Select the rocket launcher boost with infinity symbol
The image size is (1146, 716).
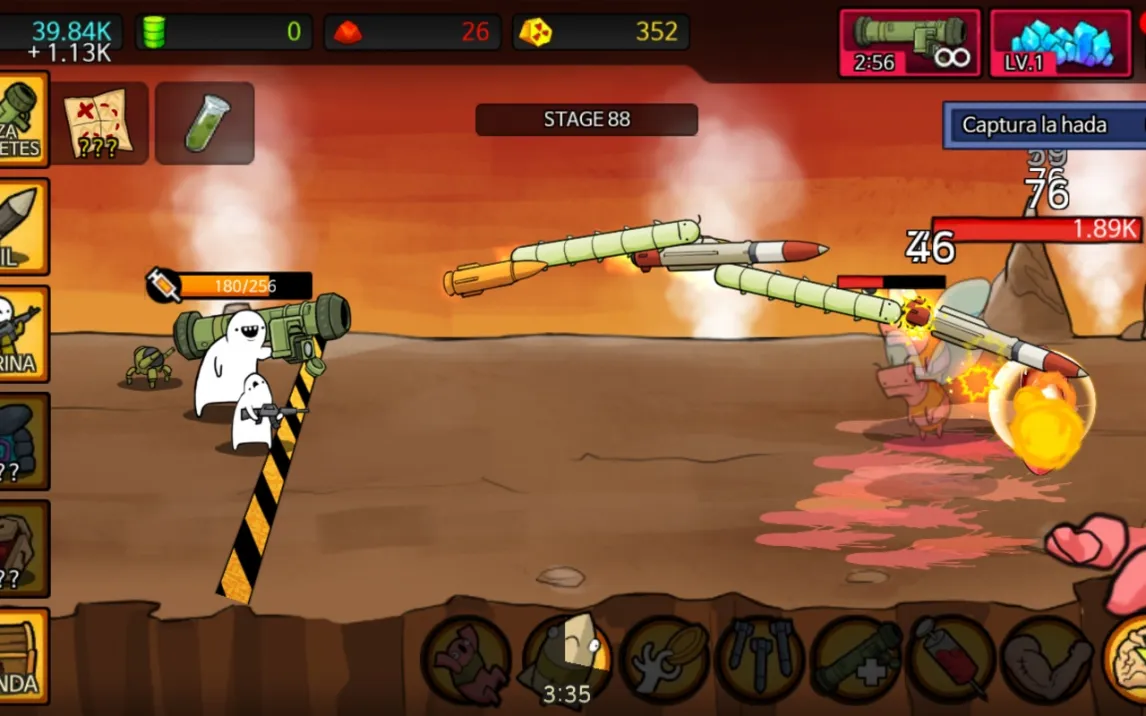point(909,43)
